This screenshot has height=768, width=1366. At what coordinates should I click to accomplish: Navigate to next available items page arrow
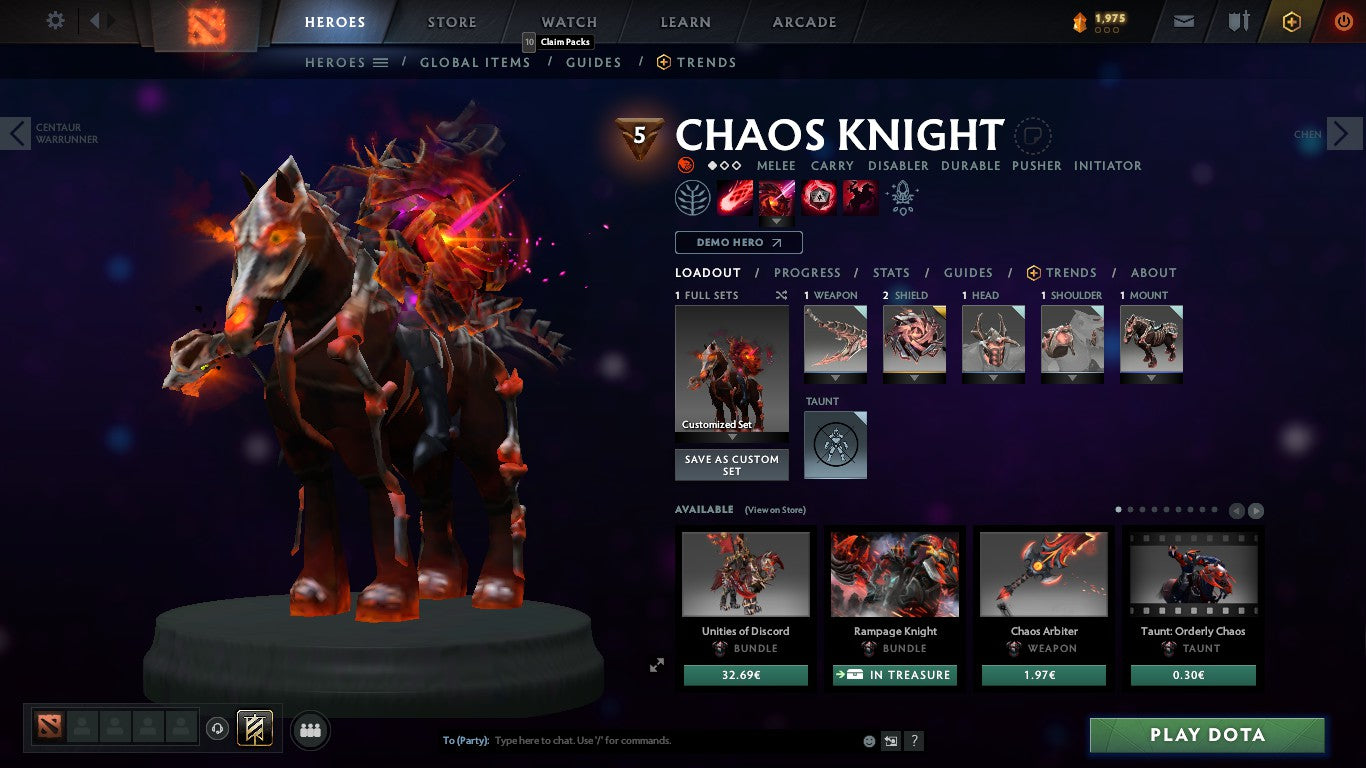(x=1256, y=510)
